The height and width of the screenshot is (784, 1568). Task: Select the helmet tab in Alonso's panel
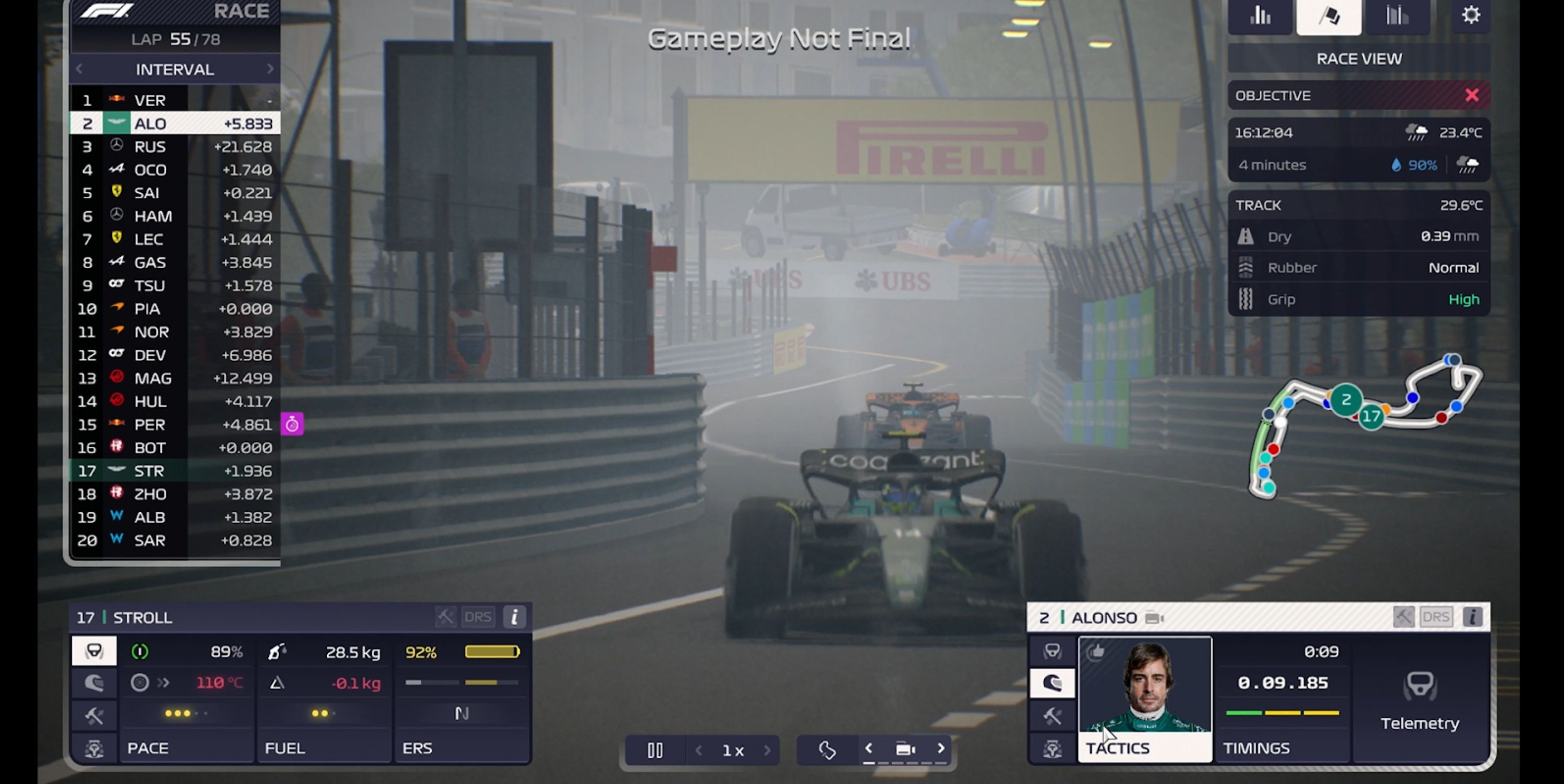coord(1053,683)
